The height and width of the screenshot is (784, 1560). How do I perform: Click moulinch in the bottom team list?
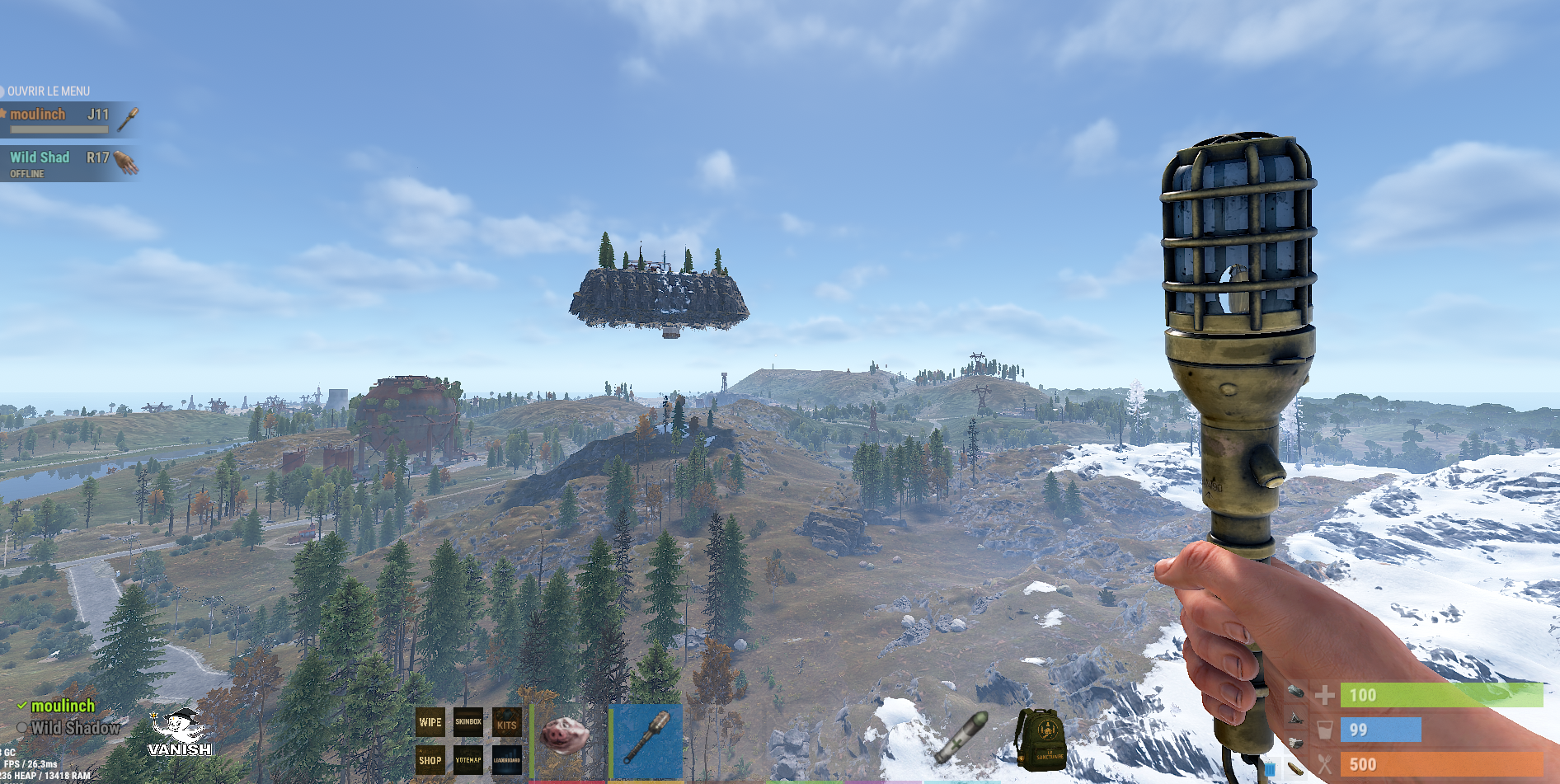[x=63, y=707]
